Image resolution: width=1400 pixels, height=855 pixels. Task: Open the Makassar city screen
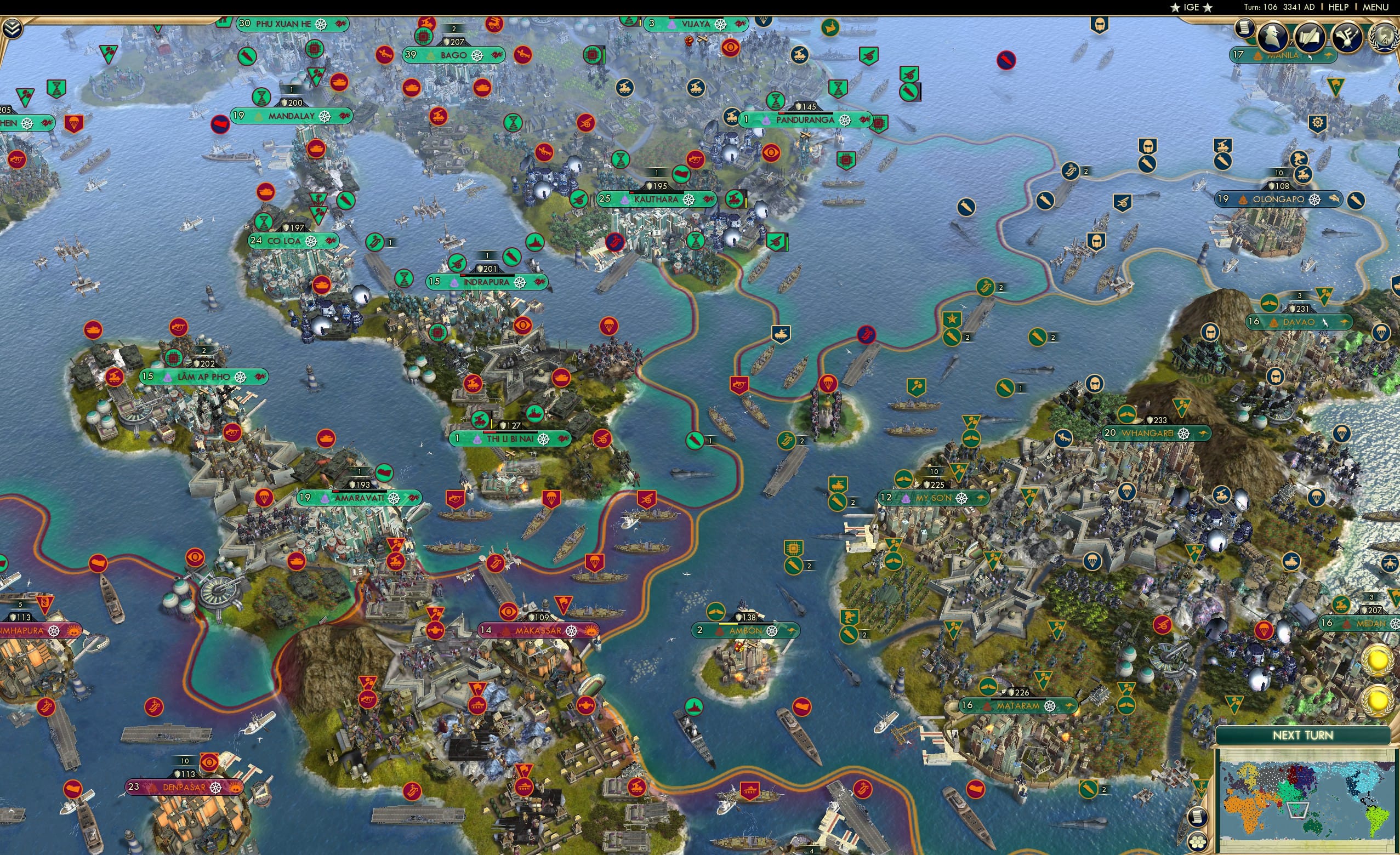pyautogui.click(x=539, y=631)
